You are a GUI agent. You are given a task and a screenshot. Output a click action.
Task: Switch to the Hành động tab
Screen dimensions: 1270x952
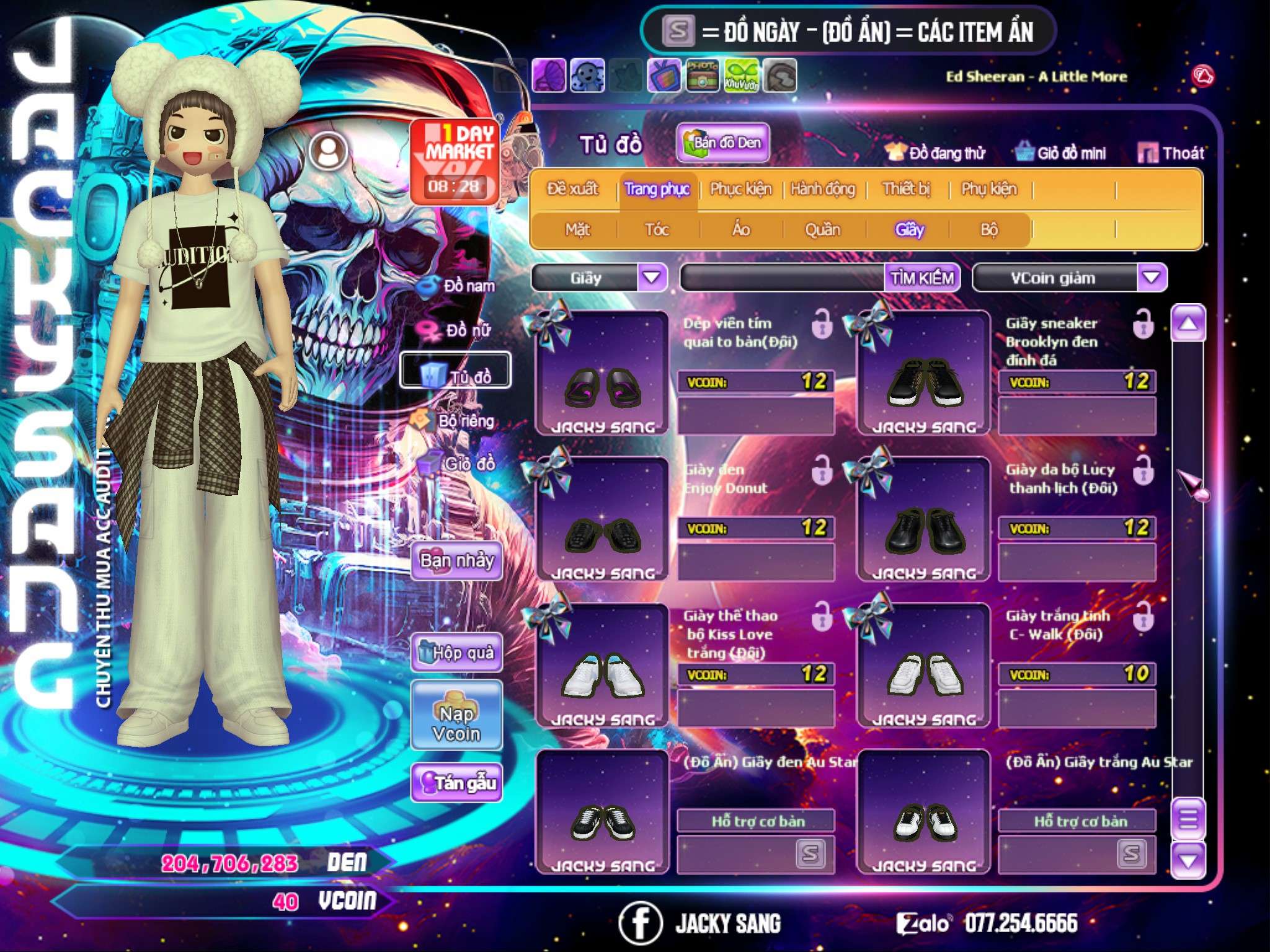[822, 188]
